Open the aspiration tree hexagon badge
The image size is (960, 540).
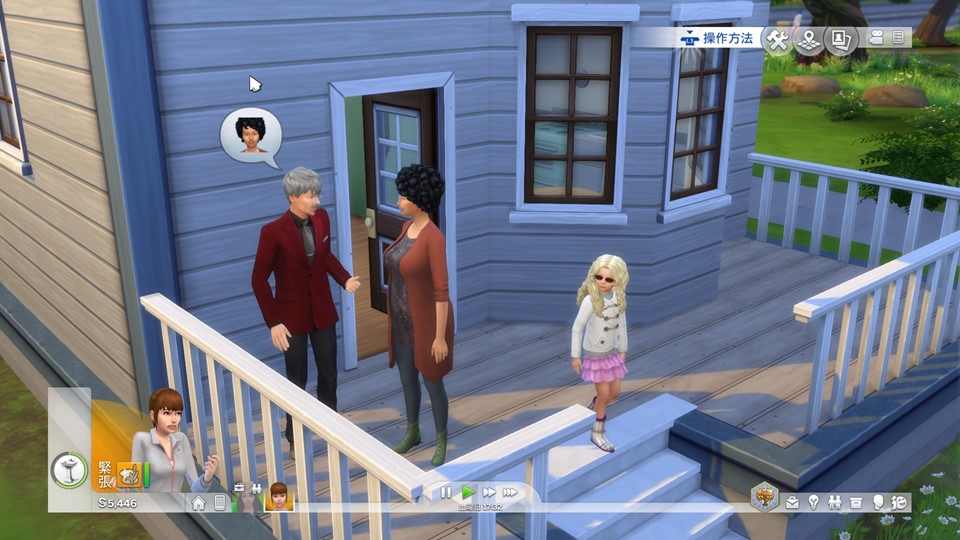tap(765, 496)
